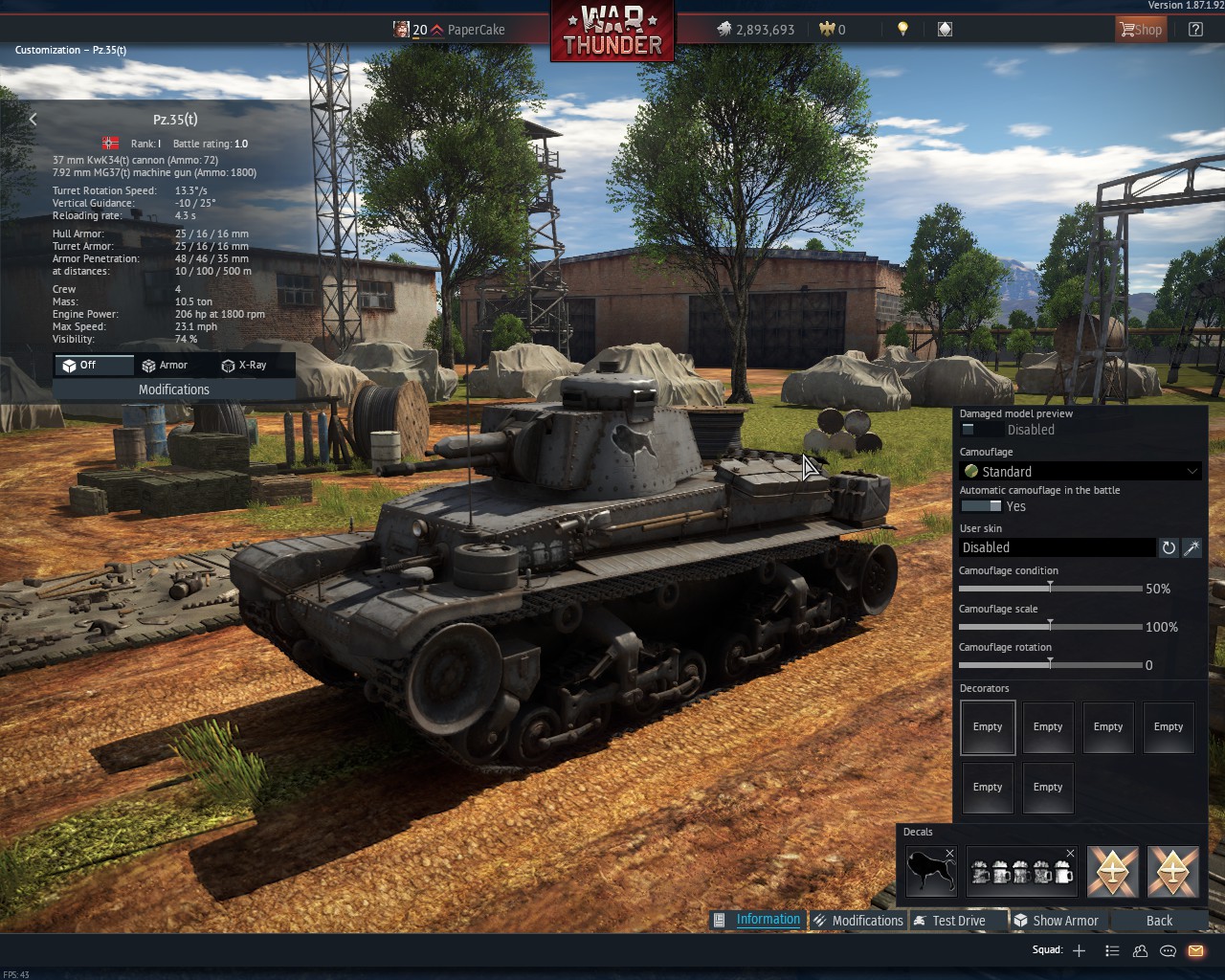The width and height of the screenshot is (1225, 980).
Task: Click the Back button
Action: point(1159,921)
